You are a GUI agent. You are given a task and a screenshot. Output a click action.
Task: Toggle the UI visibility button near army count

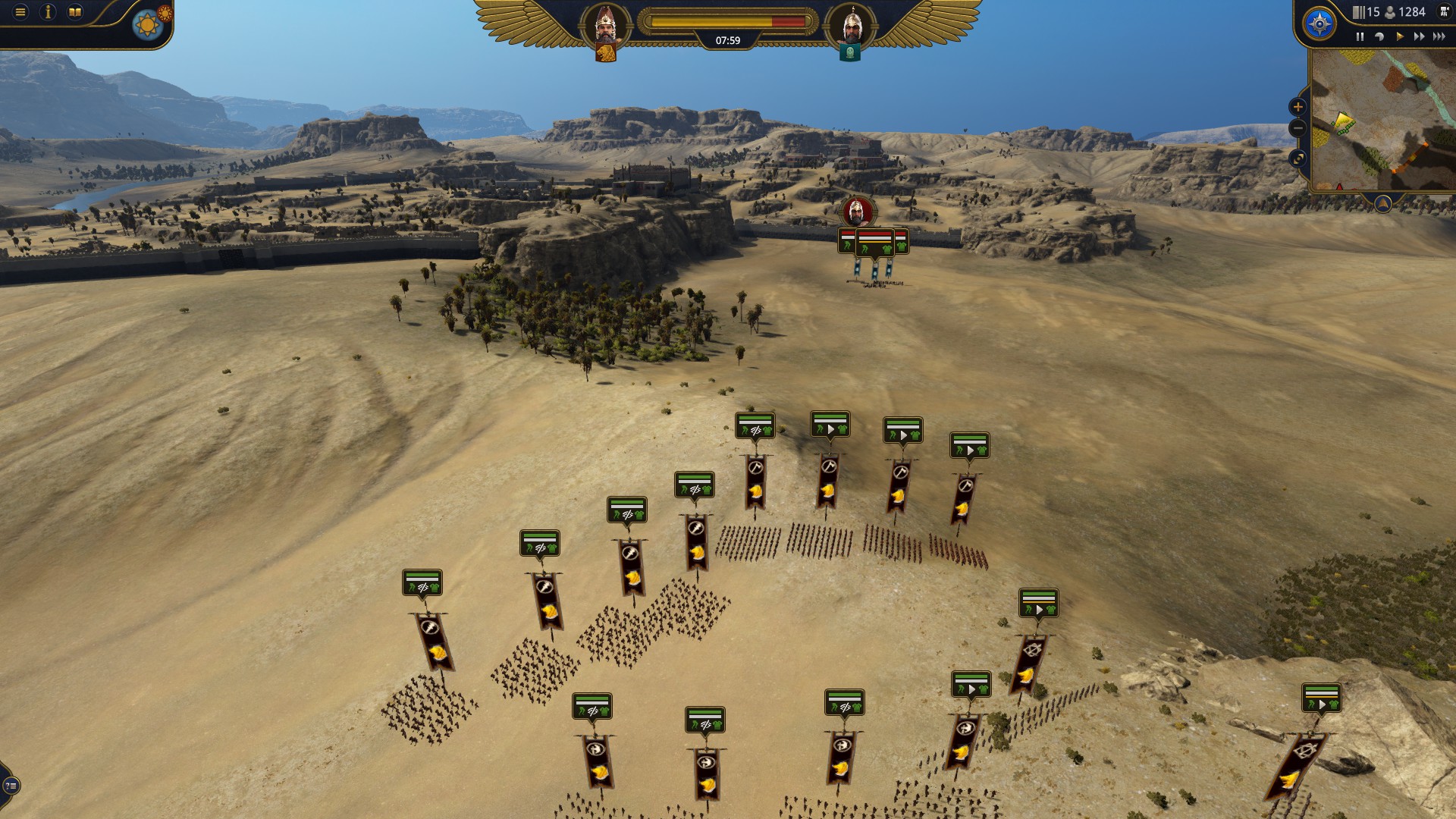[1444, 13]
